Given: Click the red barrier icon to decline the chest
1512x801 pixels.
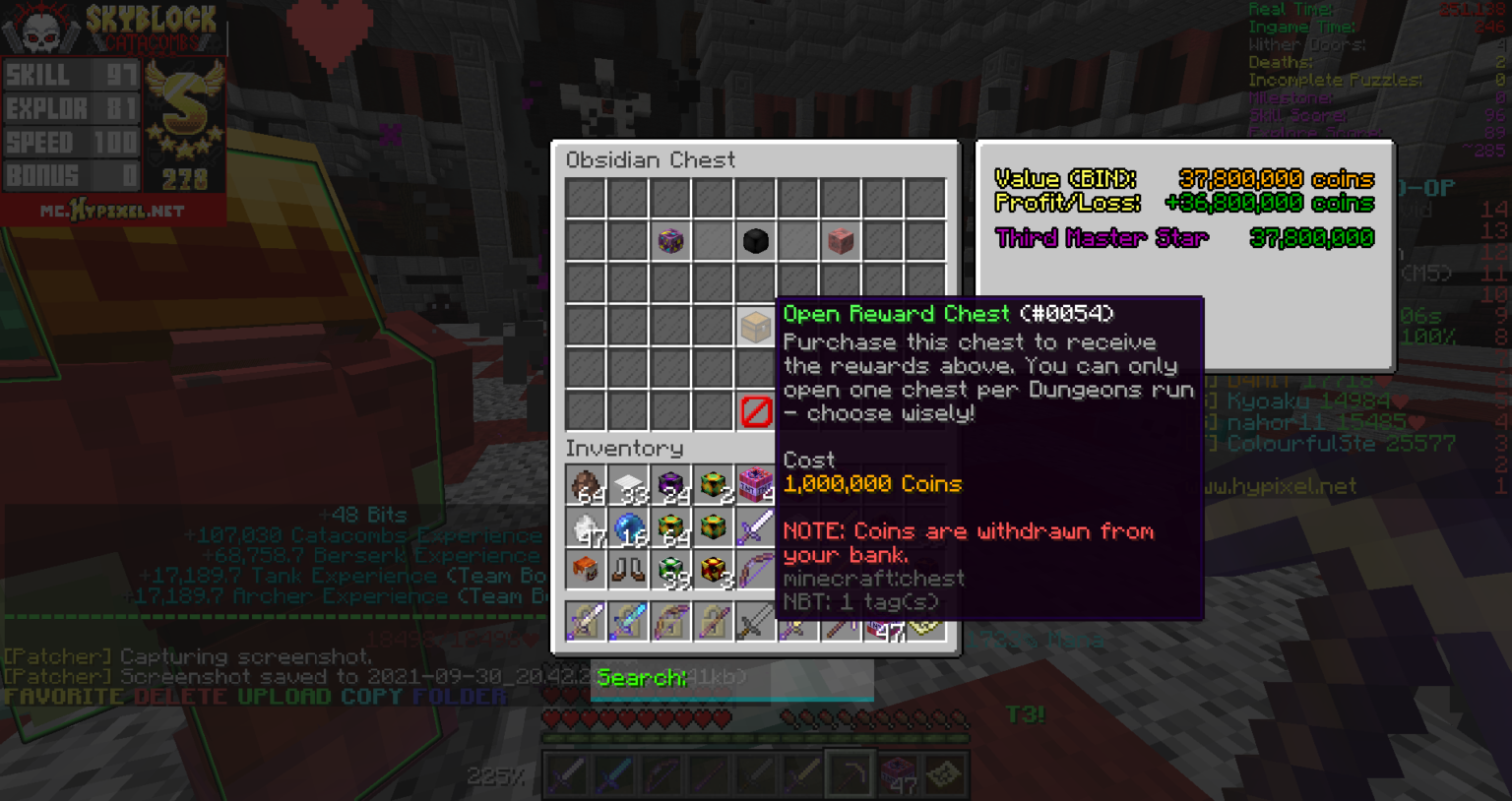Looking at the screenshot, I should (x=756, y=410).
